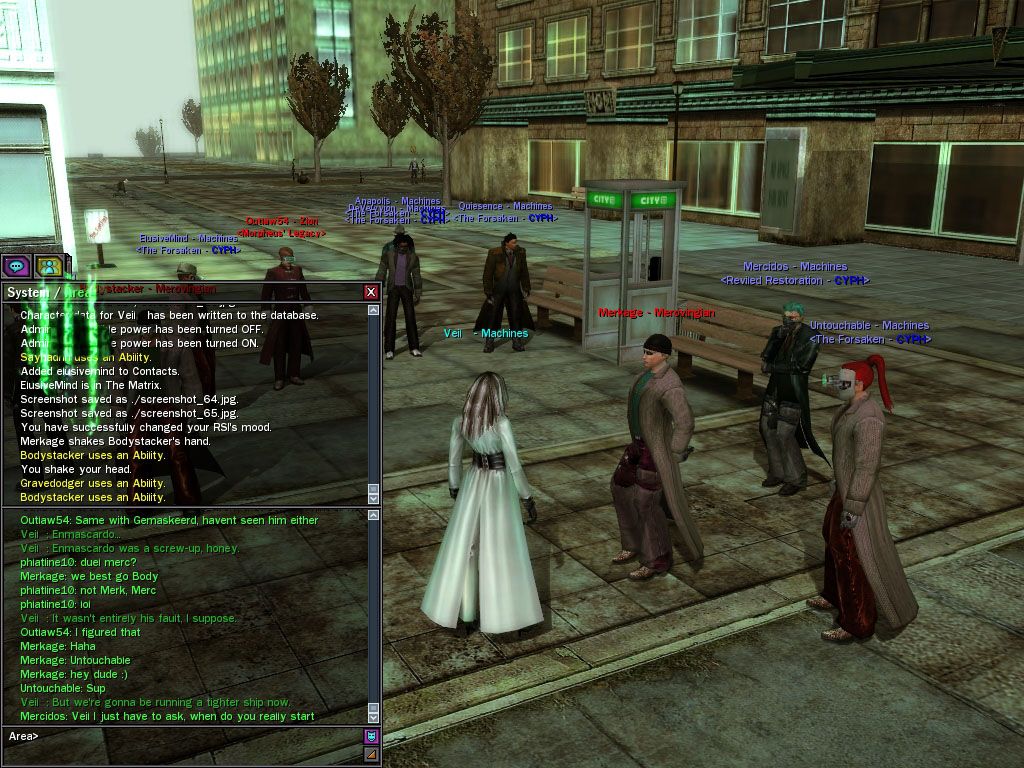Open the purple mask emote icon

tap(371, 736)
